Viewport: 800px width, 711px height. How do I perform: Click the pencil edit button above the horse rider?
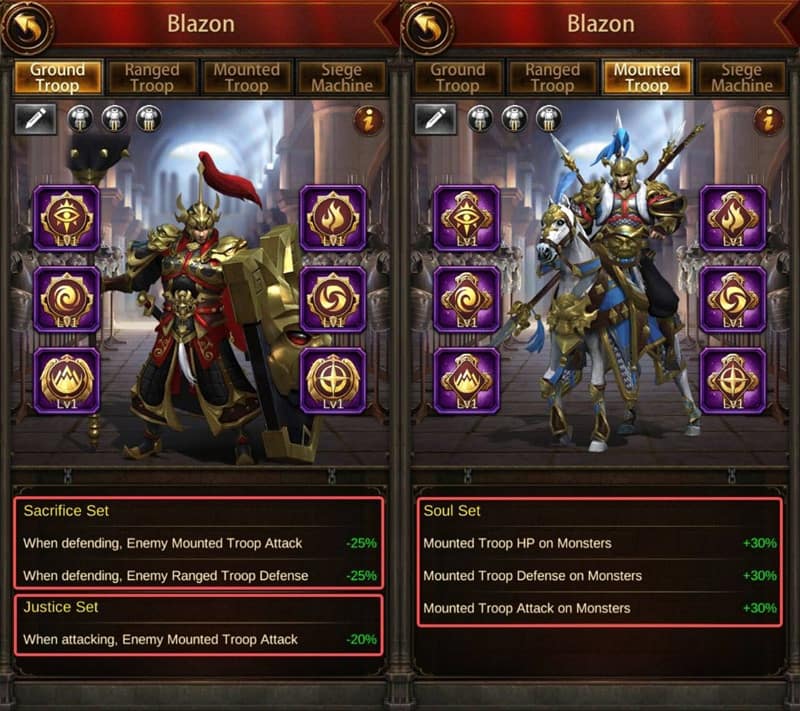click(435, 119)
